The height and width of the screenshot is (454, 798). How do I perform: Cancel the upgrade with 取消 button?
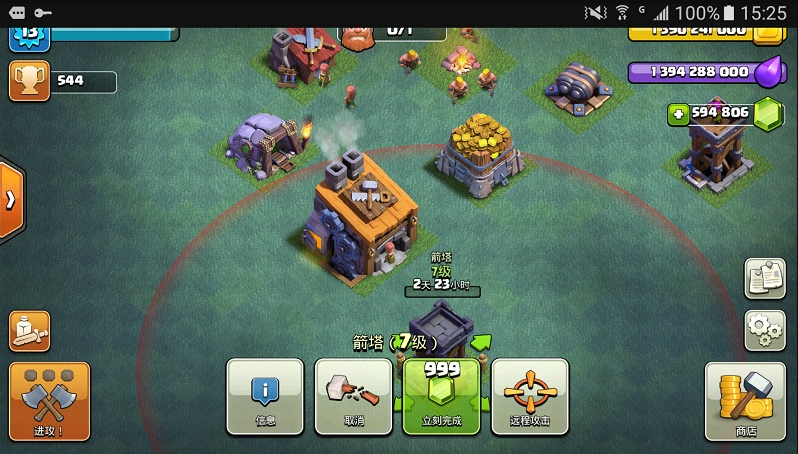coord(353,396)
